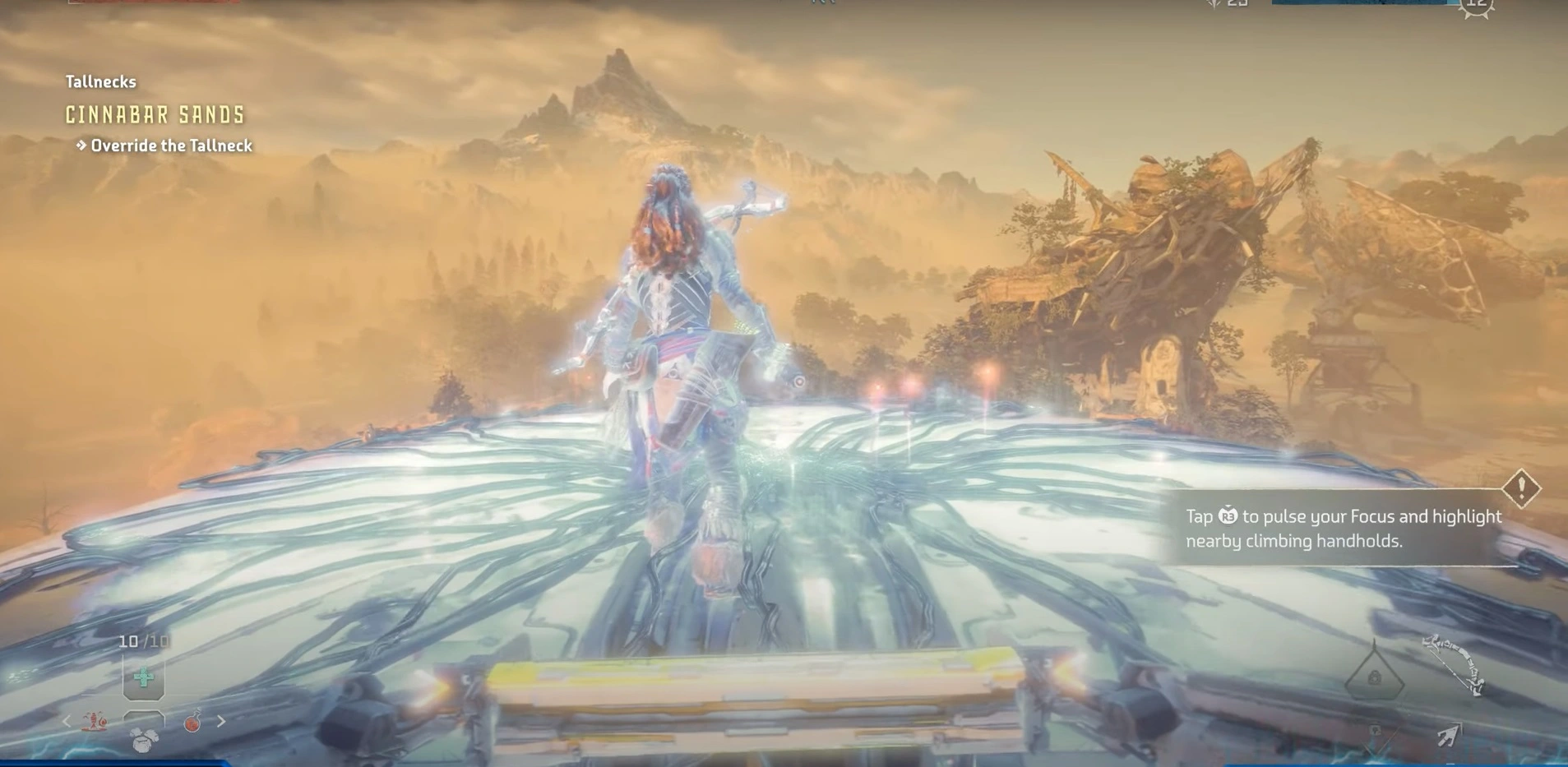Select the Override the Tallneck objective
The width and height of the screenshot is (1568, 767).
[x=170, y=146]
